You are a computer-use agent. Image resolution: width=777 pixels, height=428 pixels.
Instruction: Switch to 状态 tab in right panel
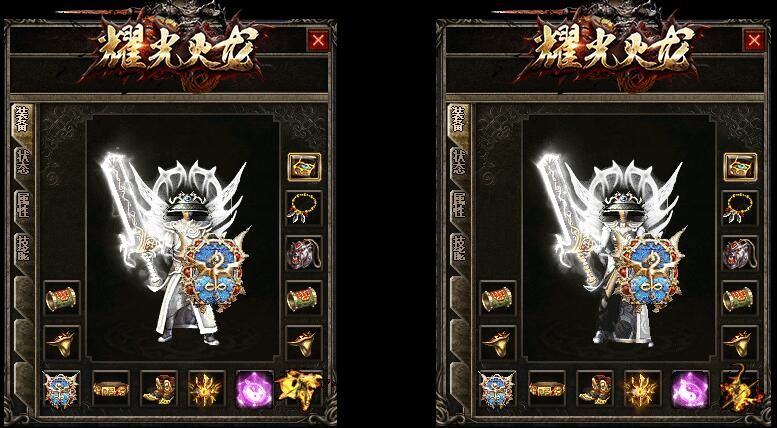coord(457,164)
